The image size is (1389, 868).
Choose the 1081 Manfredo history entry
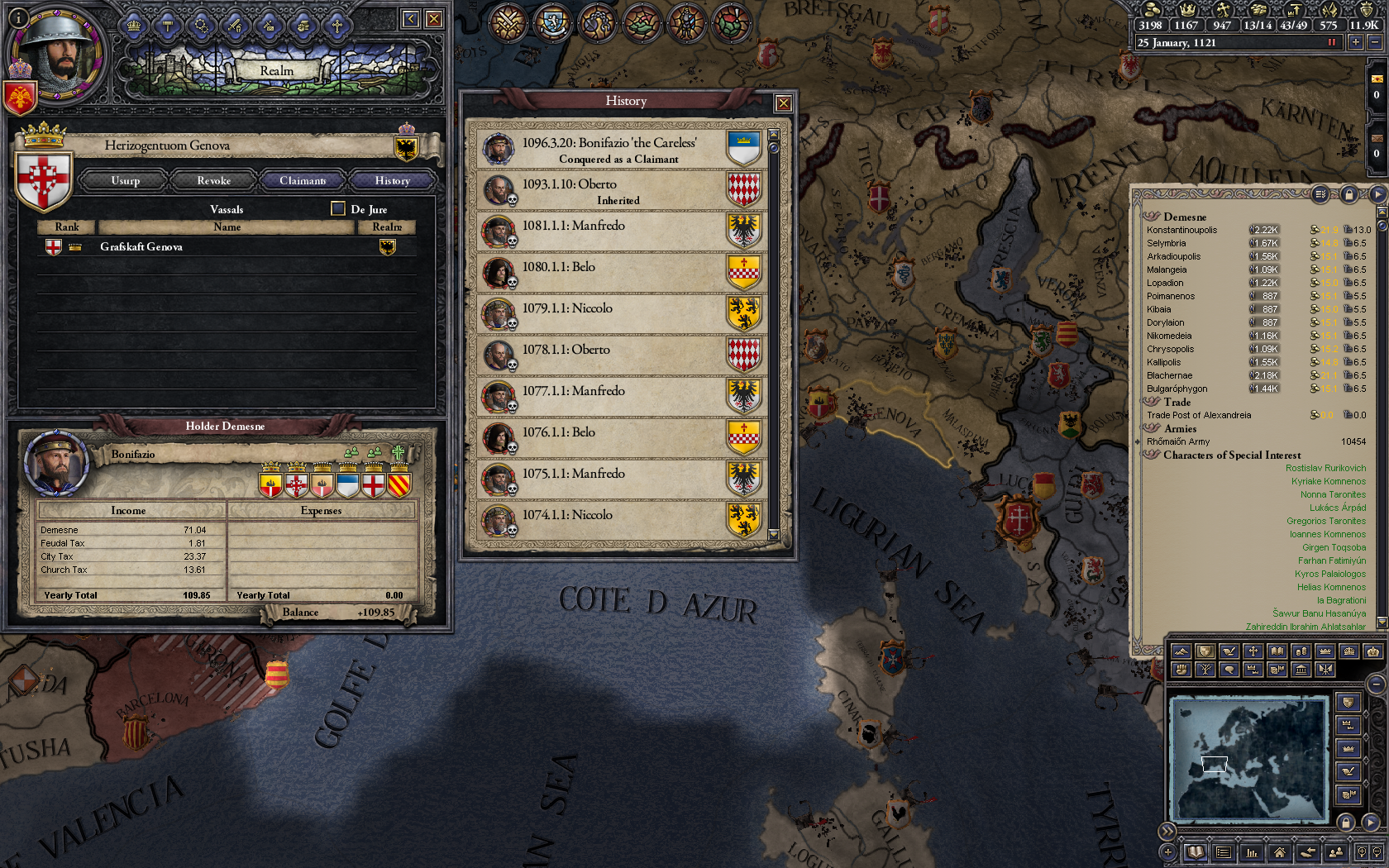tap(618, 231)
